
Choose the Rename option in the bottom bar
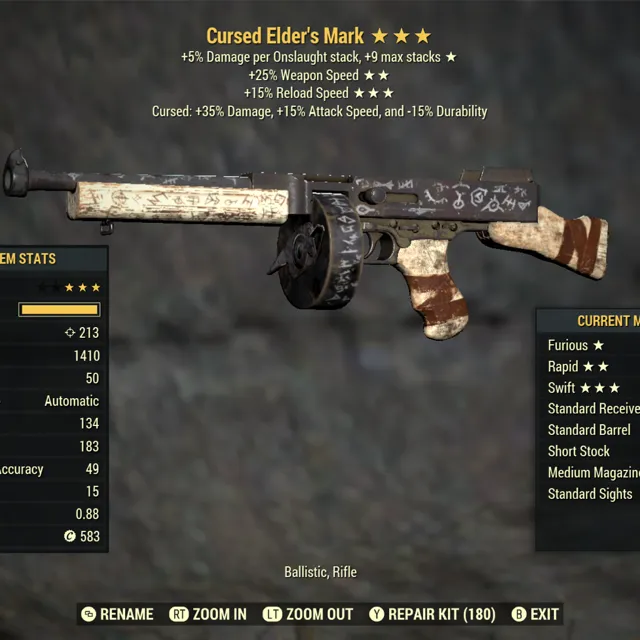117,614
